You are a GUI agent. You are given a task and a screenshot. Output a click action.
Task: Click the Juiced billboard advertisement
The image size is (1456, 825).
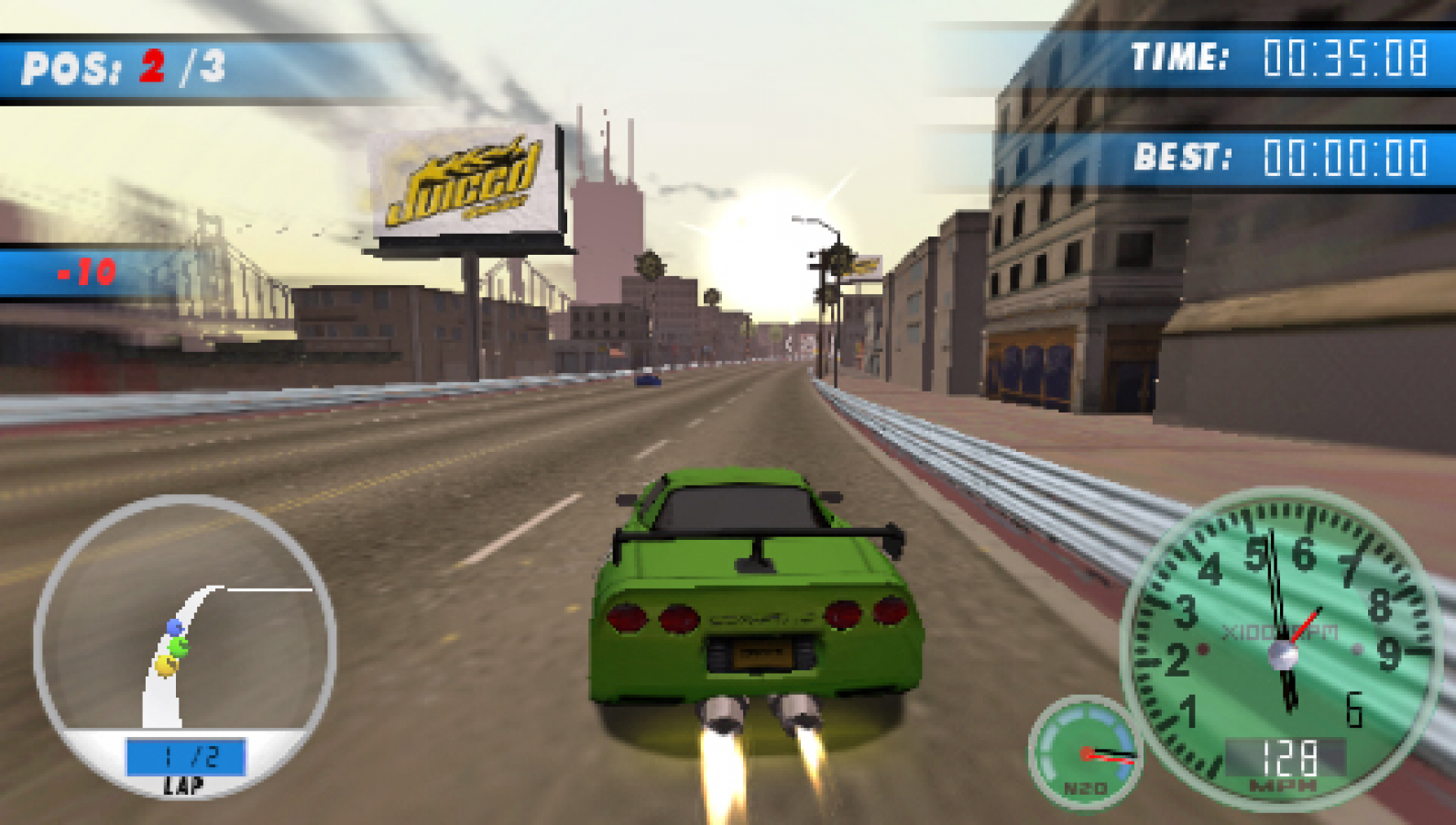[467, 183]
